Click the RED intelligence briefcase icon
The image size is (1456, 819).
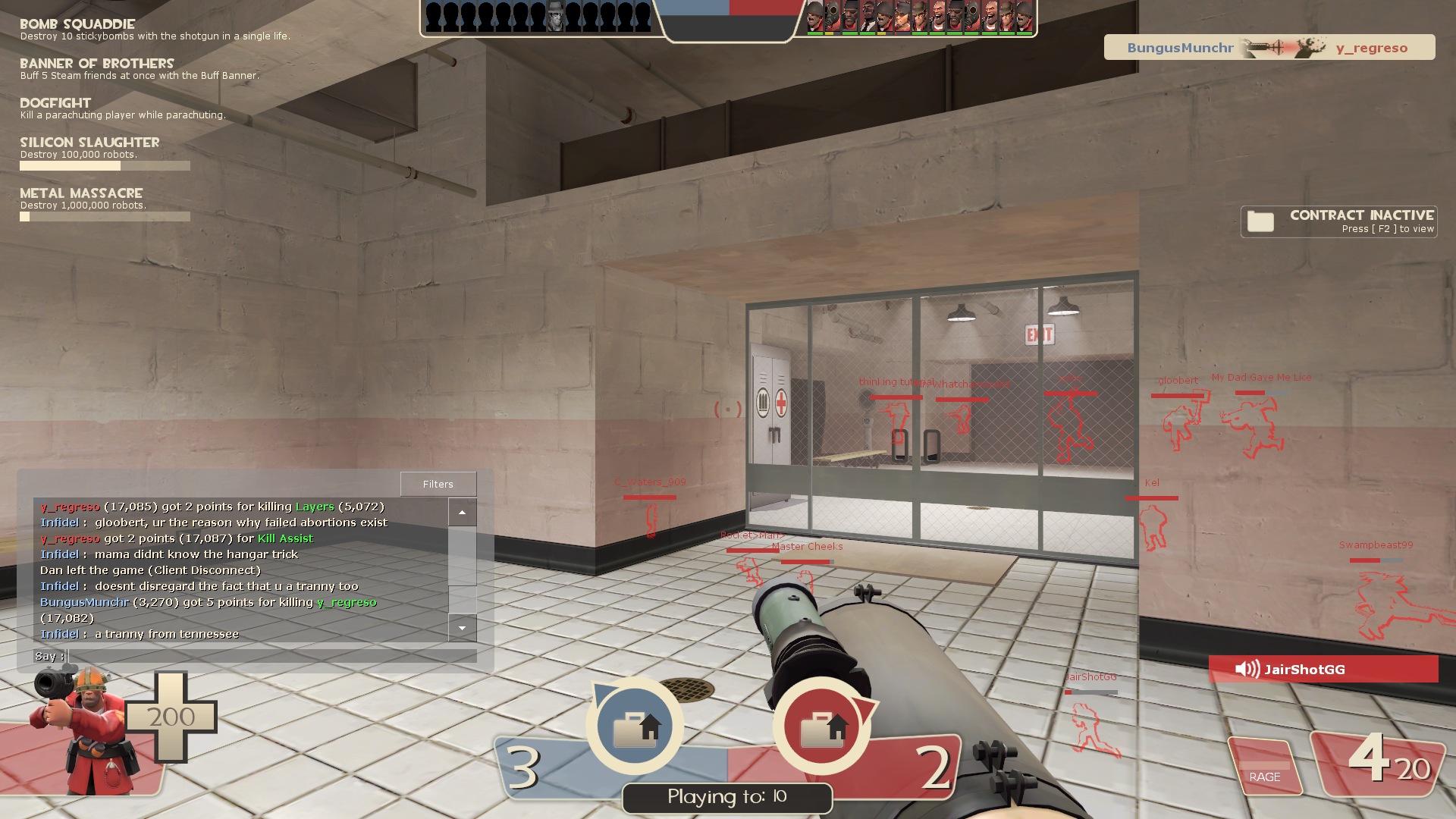(822, 726)
